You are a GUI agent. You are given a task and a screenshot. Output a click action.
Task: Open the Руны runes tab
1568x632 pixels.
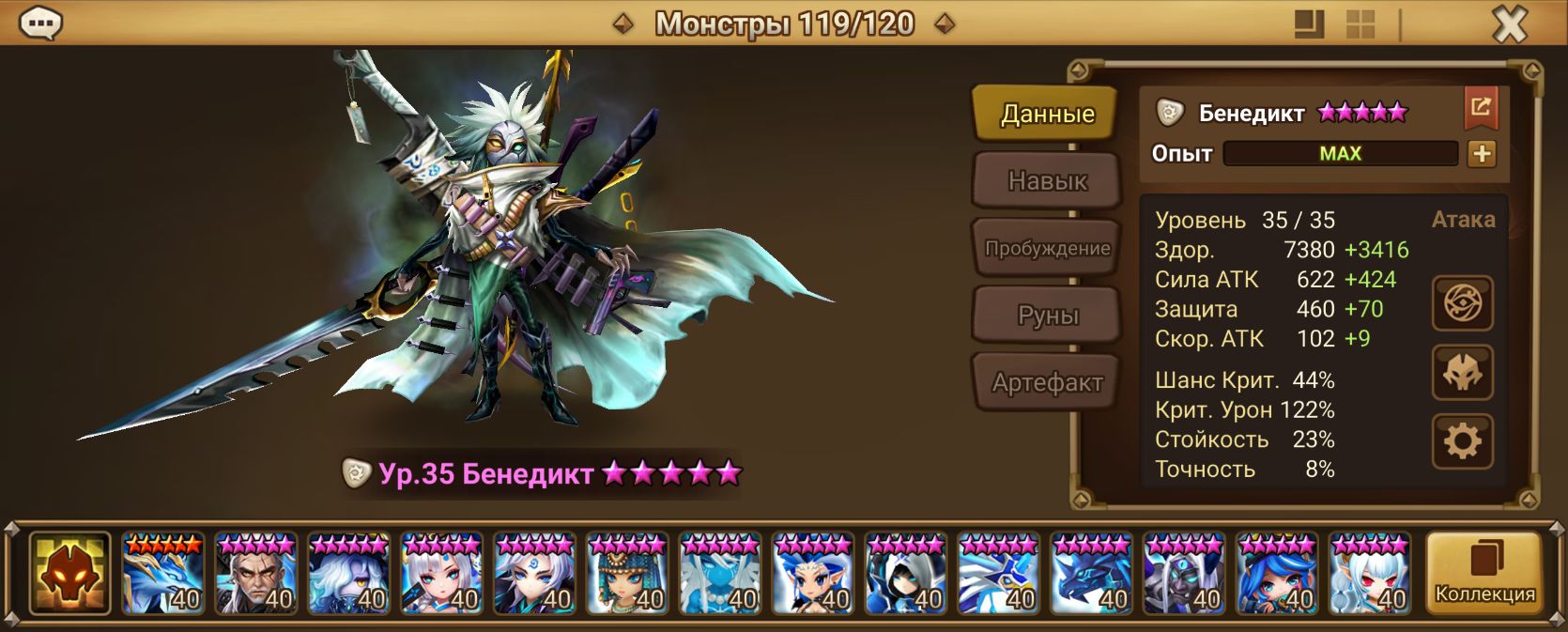1047,316
